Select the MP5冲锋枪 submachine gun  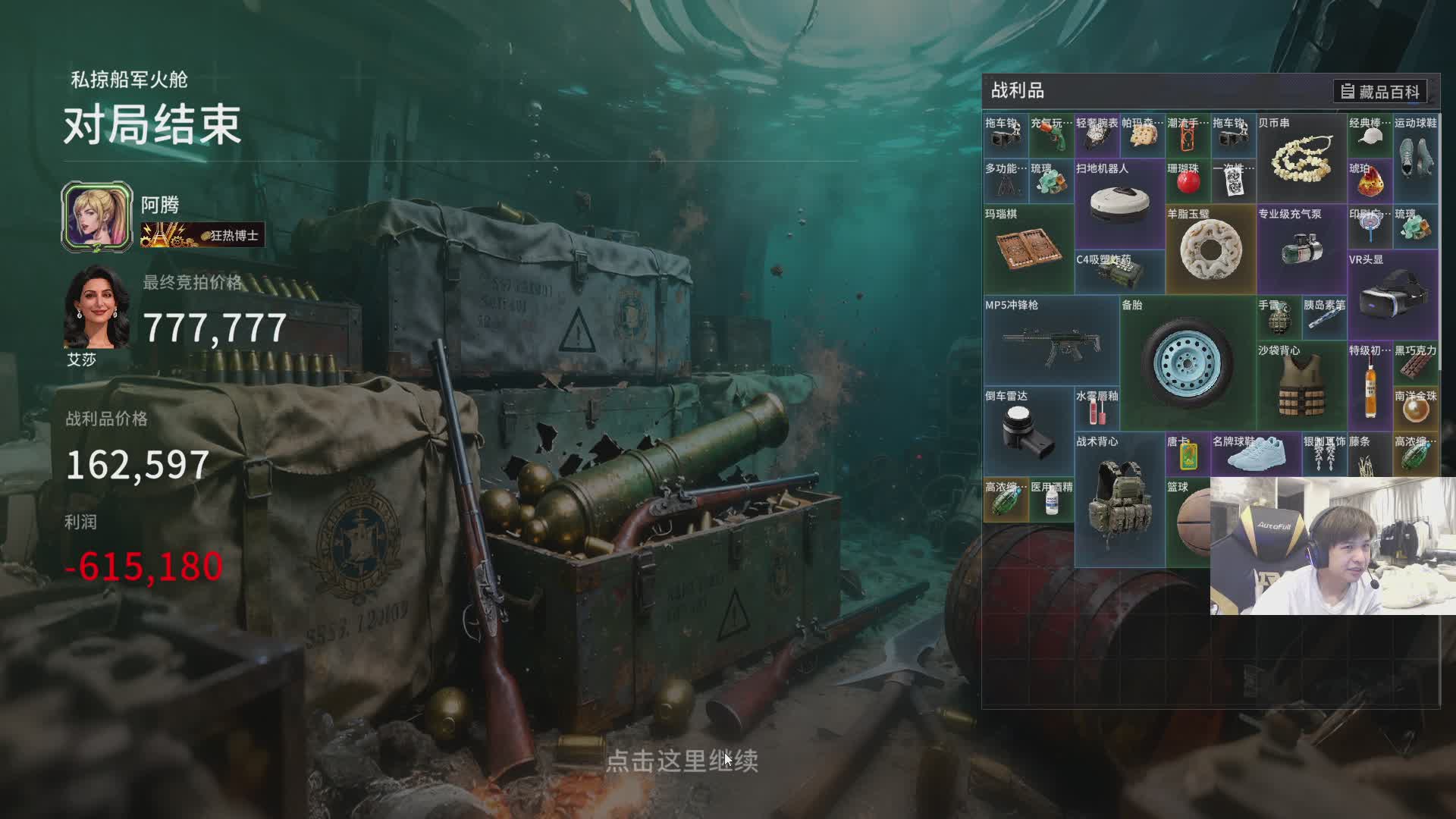[1051, 341]
